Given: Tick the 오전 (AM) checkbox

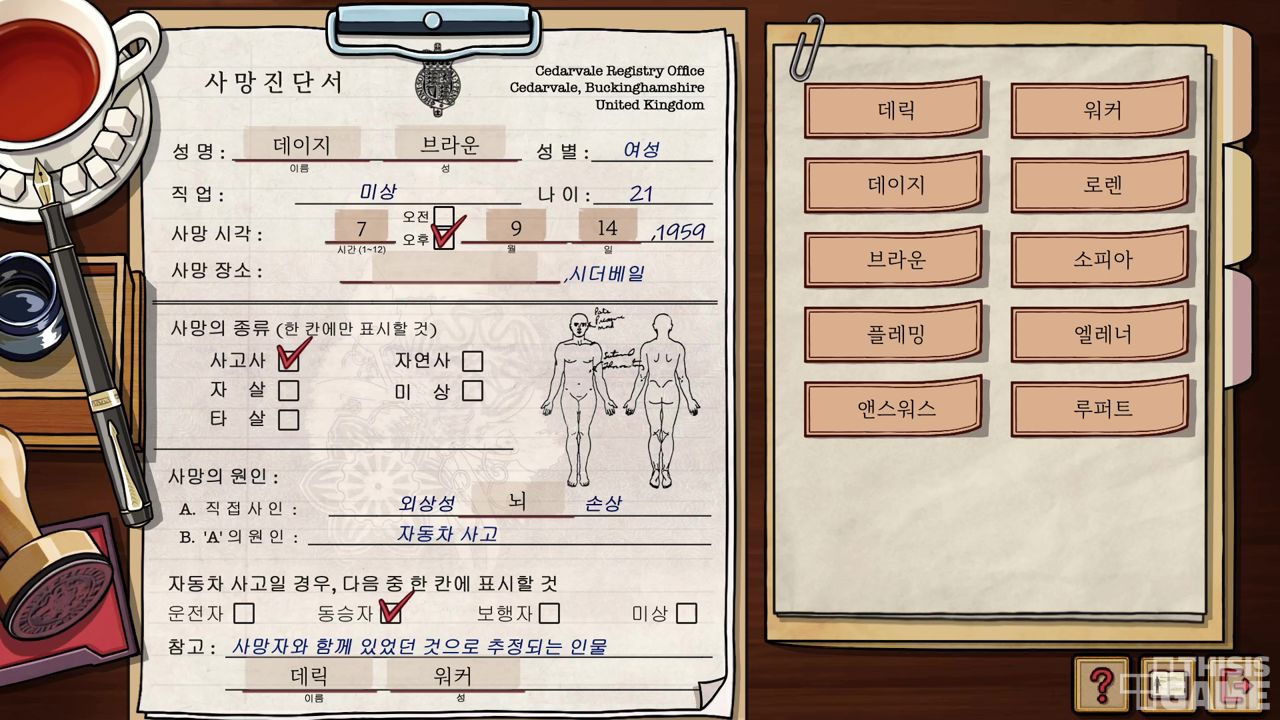Looking at the screenshot, I should [443, 217].
